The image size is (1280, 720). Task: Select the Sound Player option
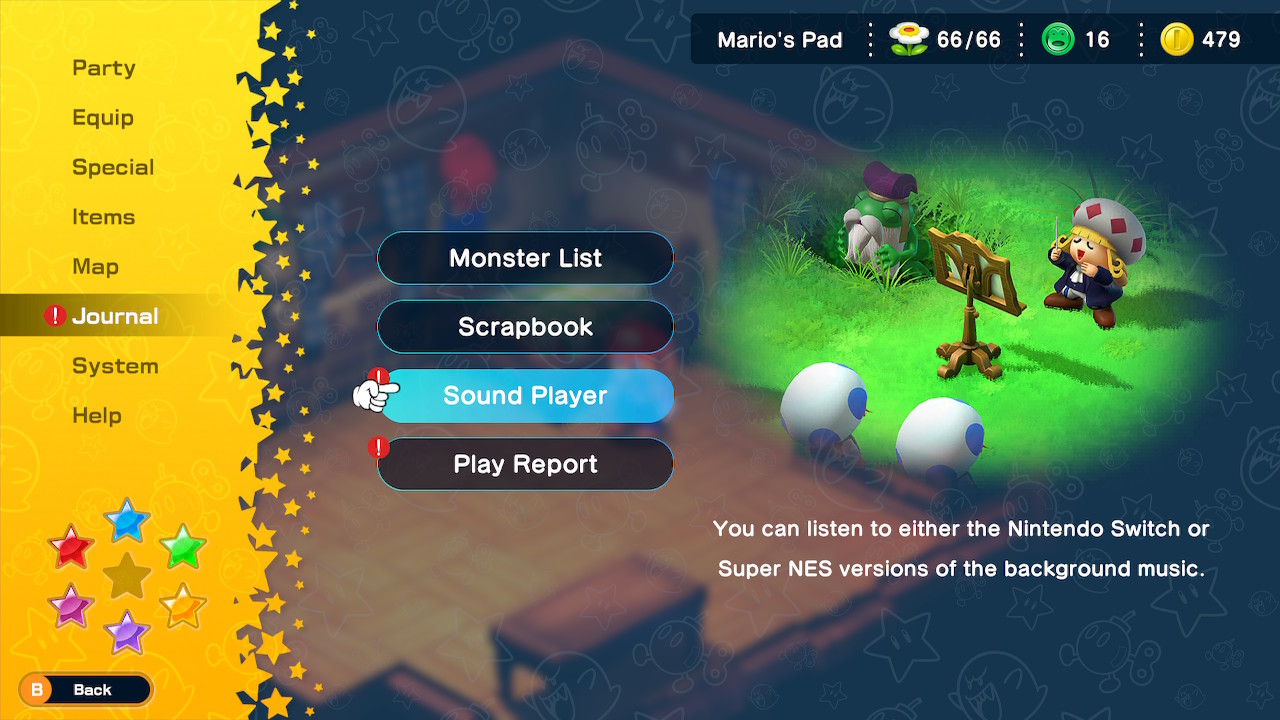pos(527,396)
